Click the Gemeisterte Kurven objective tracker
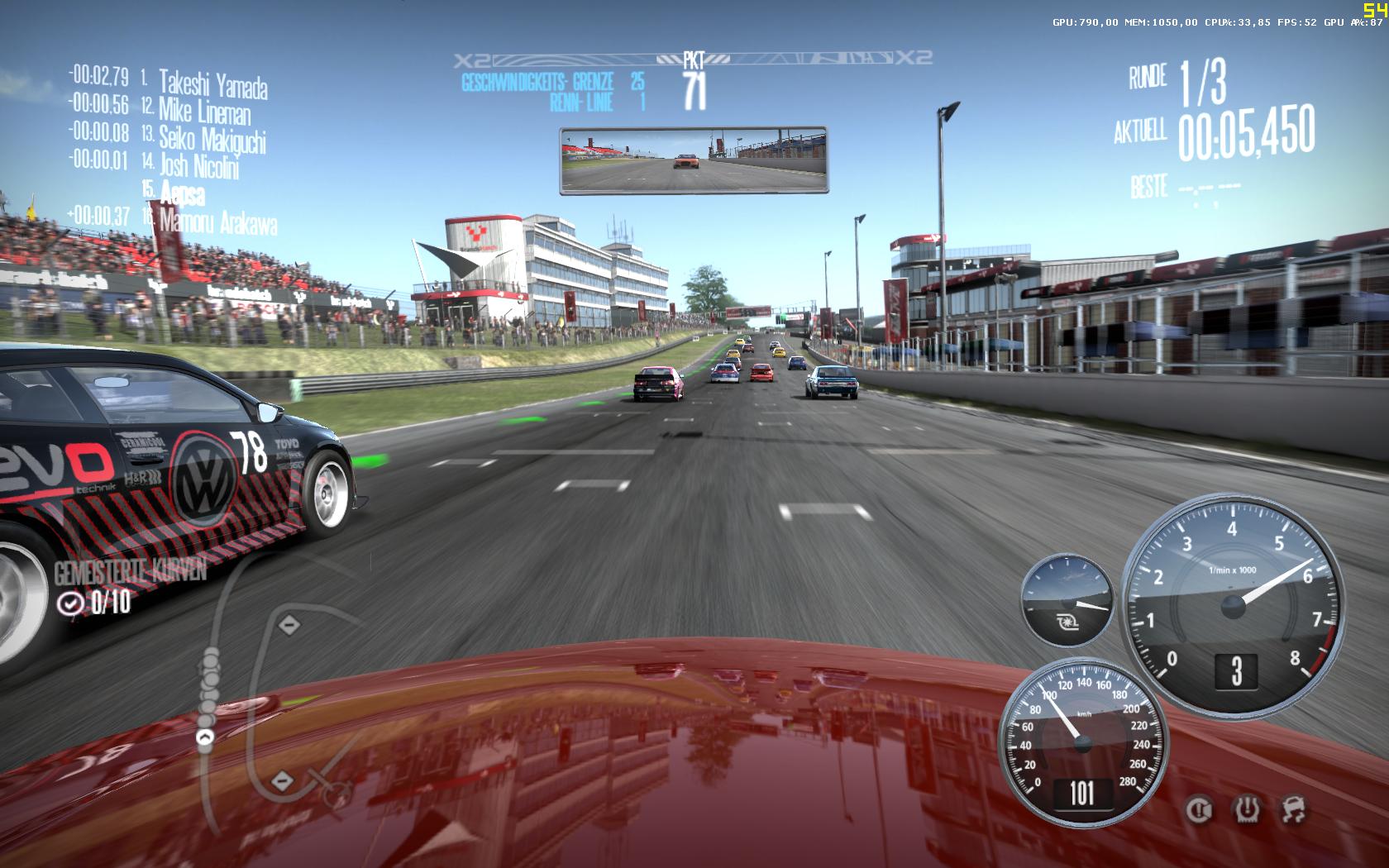Viewport: 1389px width, 868px height. tap(129, 587)
